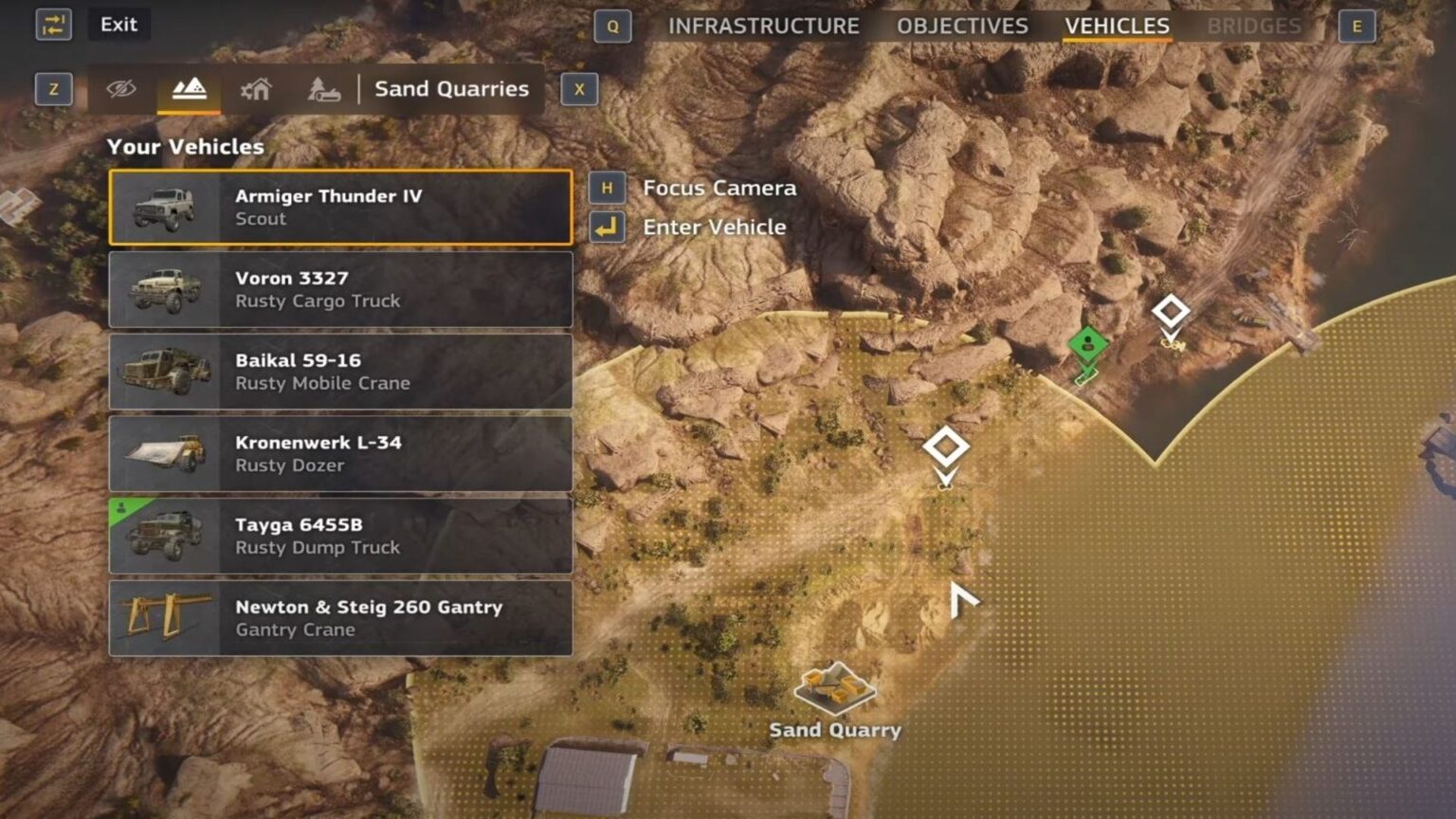Select the Baikal 59-16 mobile crane

(340, 372)
